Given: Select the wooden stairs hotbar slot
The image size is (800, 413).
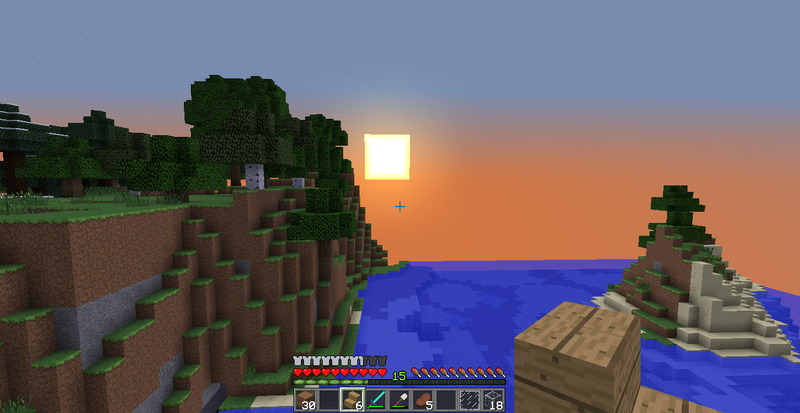Looking at the screenshot, I should pyautogui.click(x=352, y=401).
